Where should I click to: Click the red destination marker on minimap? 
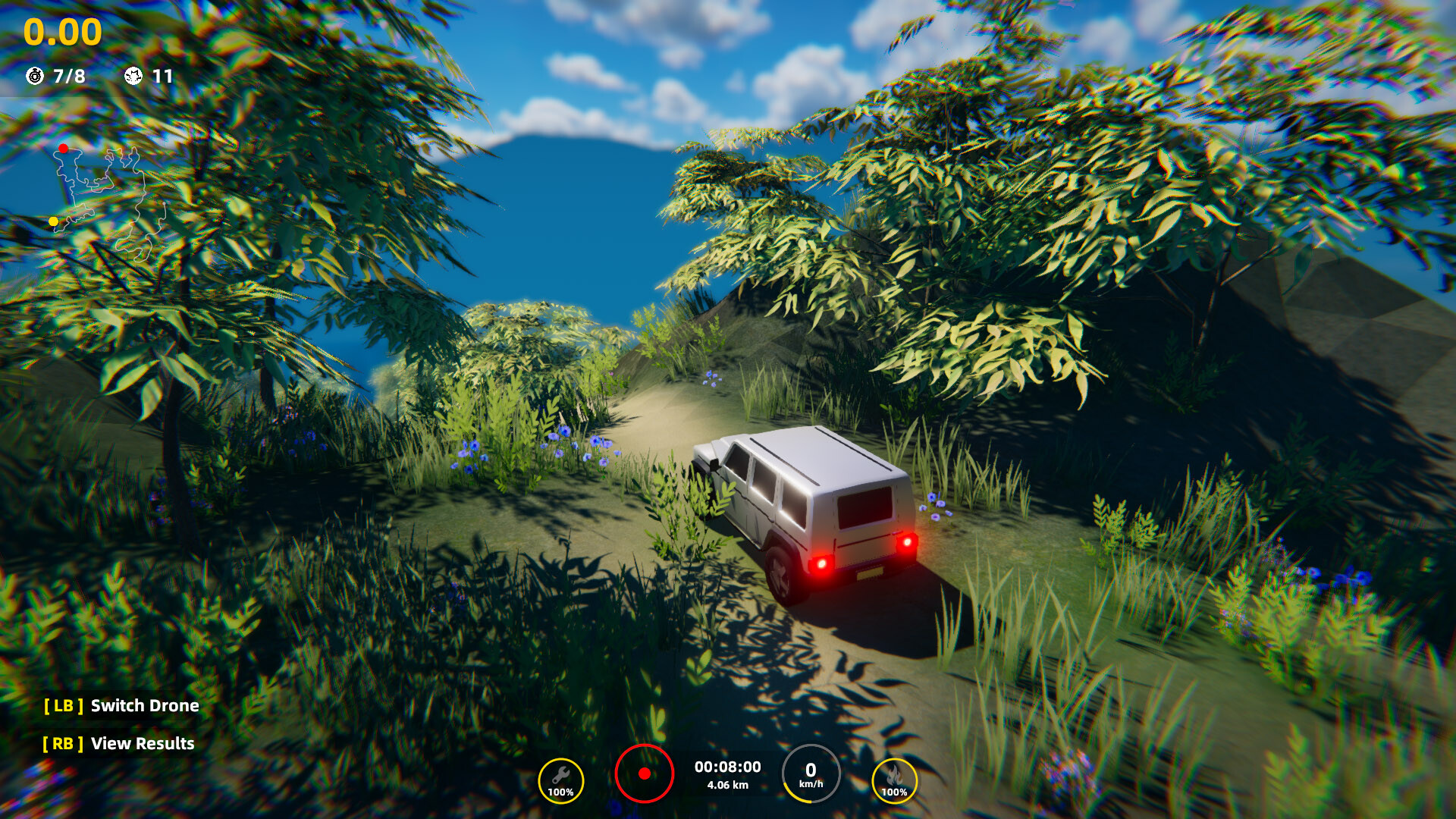coord(64,149)
